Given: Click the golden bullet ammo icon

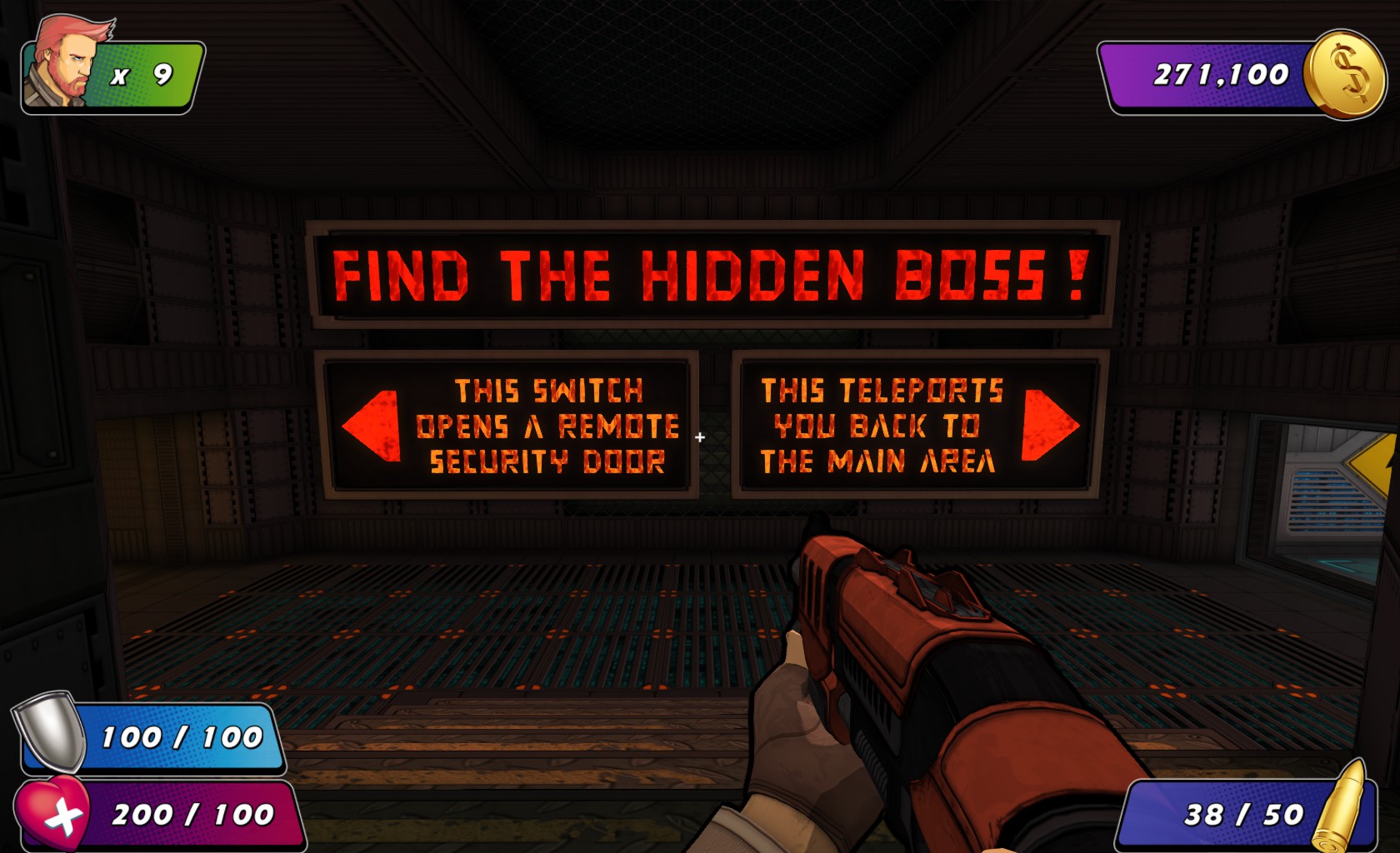Looking at the screenshot, I should [1341, 806].
